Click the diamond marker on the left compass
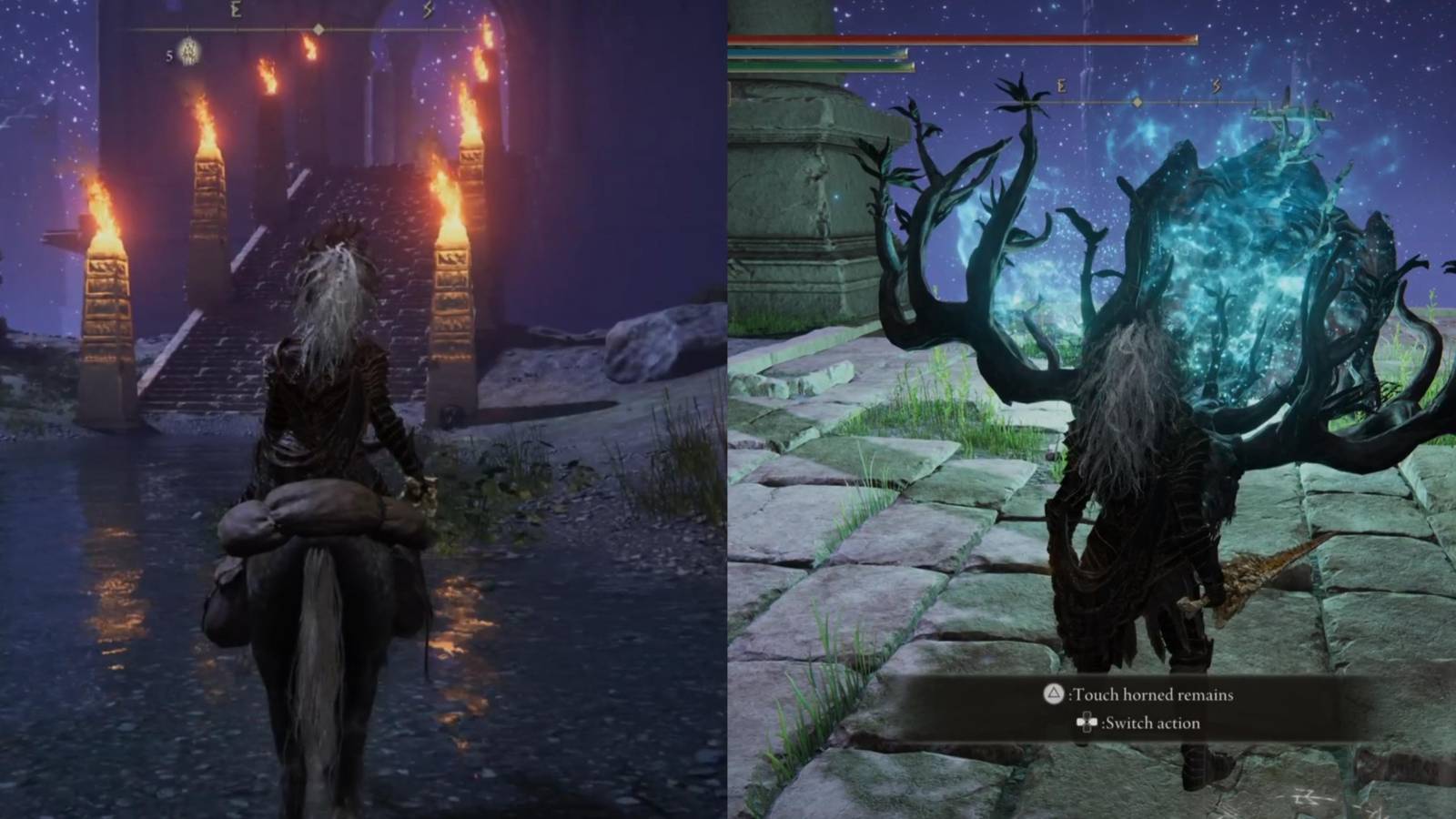 pos(318,28)
